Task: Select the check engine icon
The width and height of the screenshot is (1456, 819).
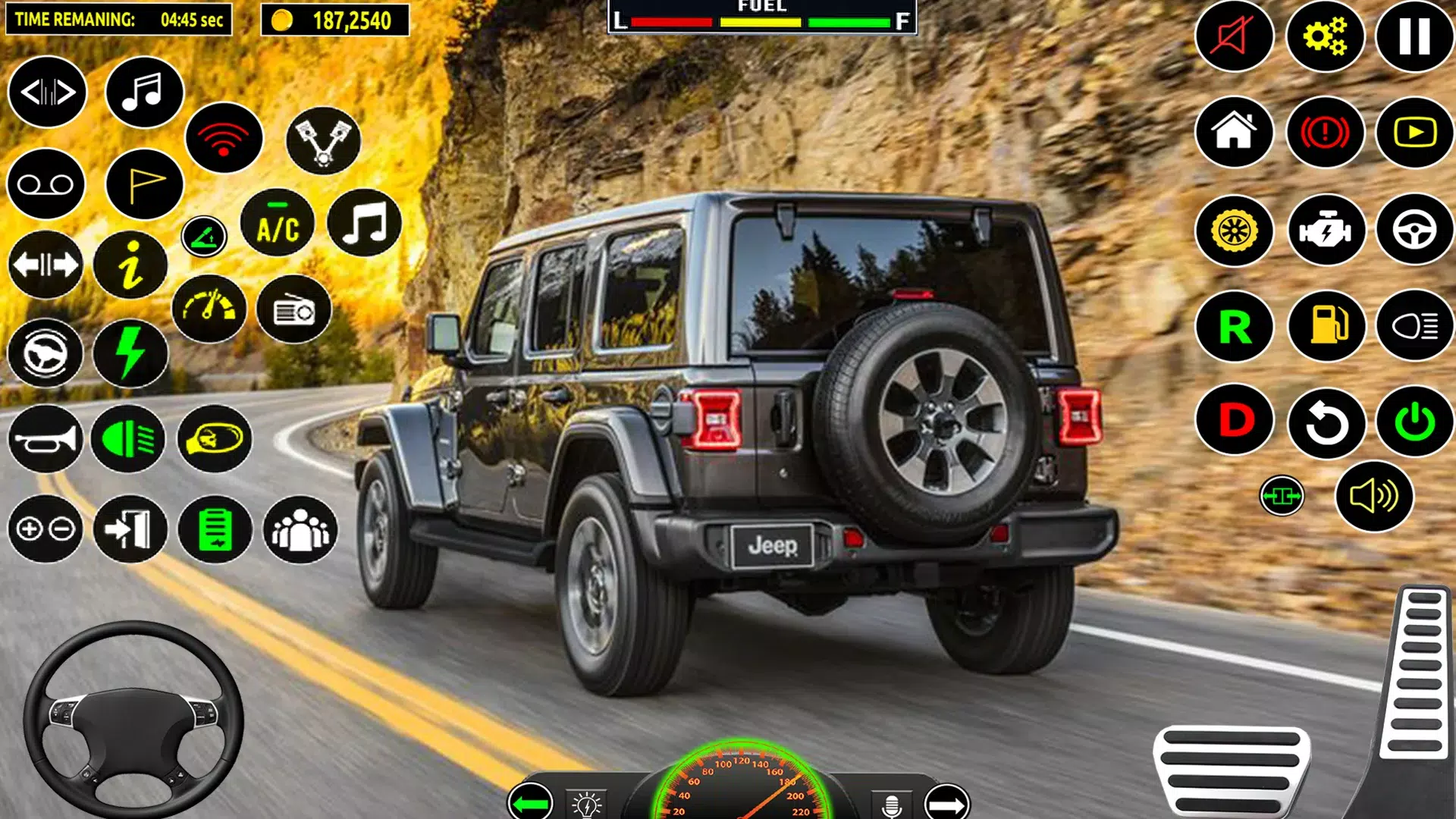Action: point(1326,231)
